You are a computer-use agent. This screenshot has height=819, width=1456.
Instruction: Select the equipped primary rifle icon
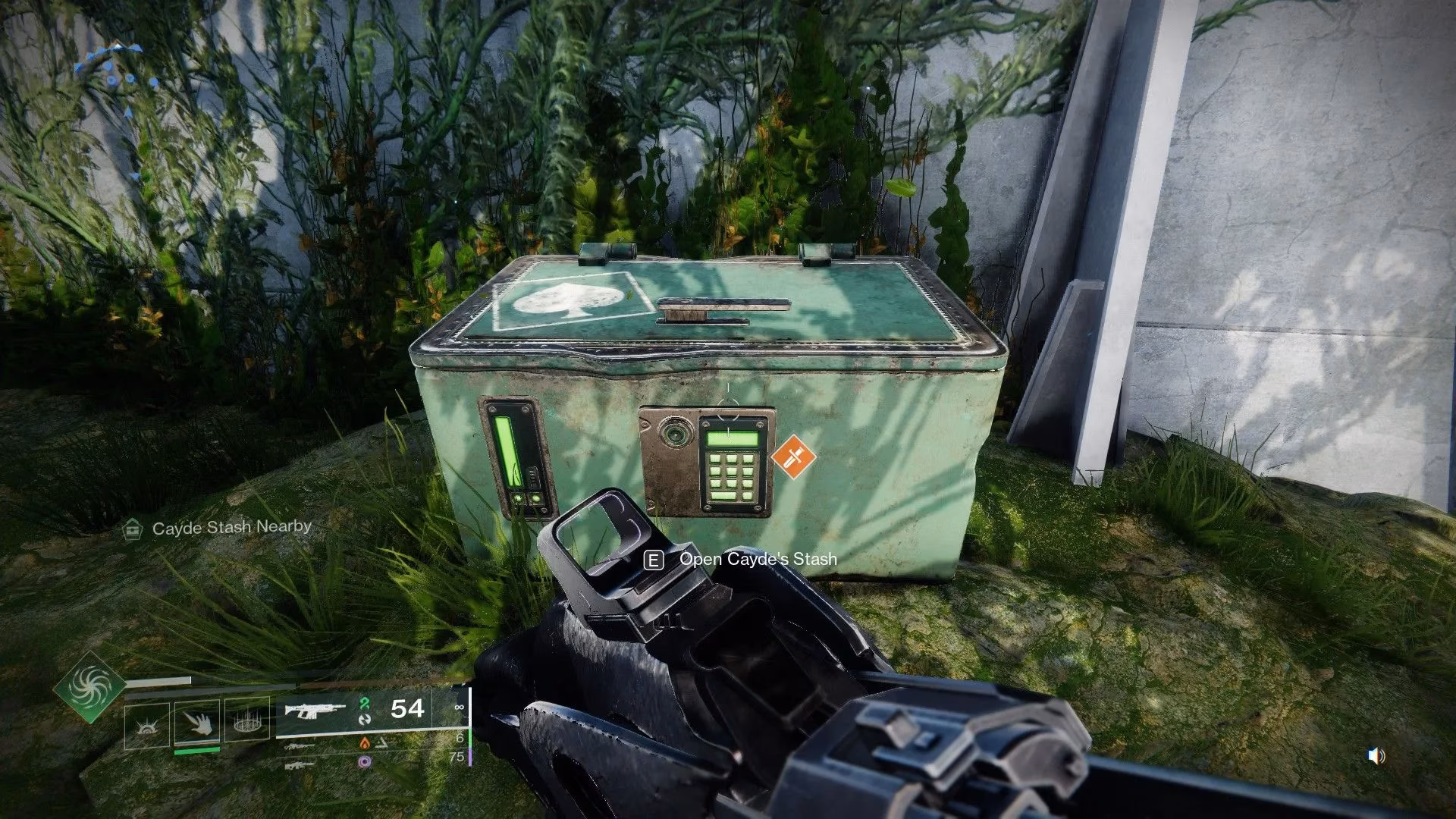coord(315,710)
